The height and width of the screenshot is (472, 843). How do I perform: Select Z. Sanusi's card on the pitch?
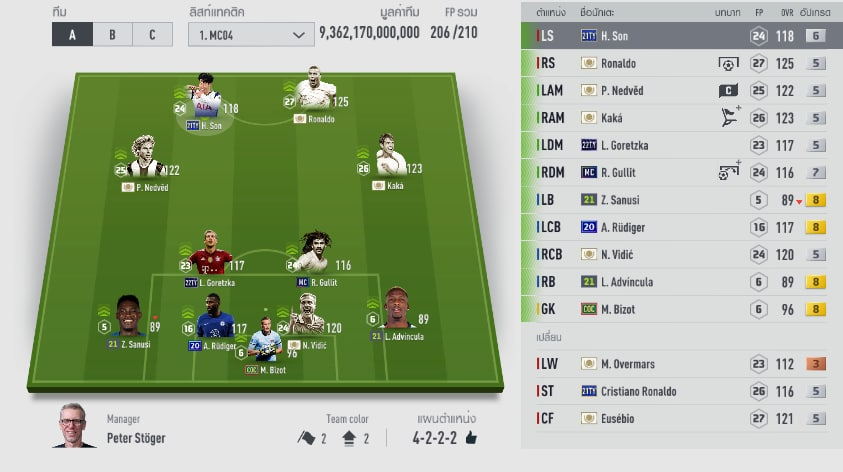point(128,319)
